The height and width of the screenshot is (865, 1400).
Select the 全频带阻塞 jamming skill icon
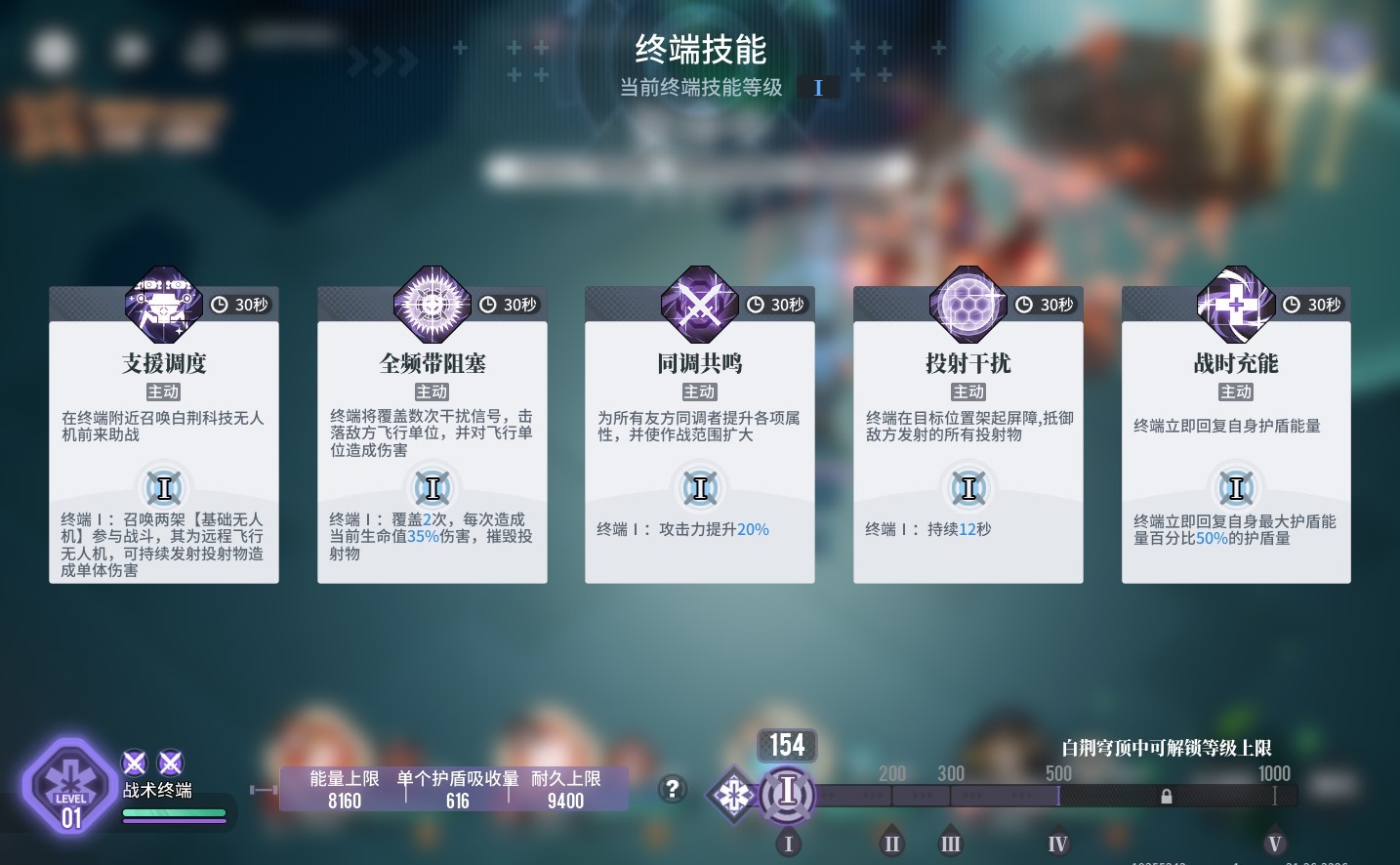click(432, 304)
